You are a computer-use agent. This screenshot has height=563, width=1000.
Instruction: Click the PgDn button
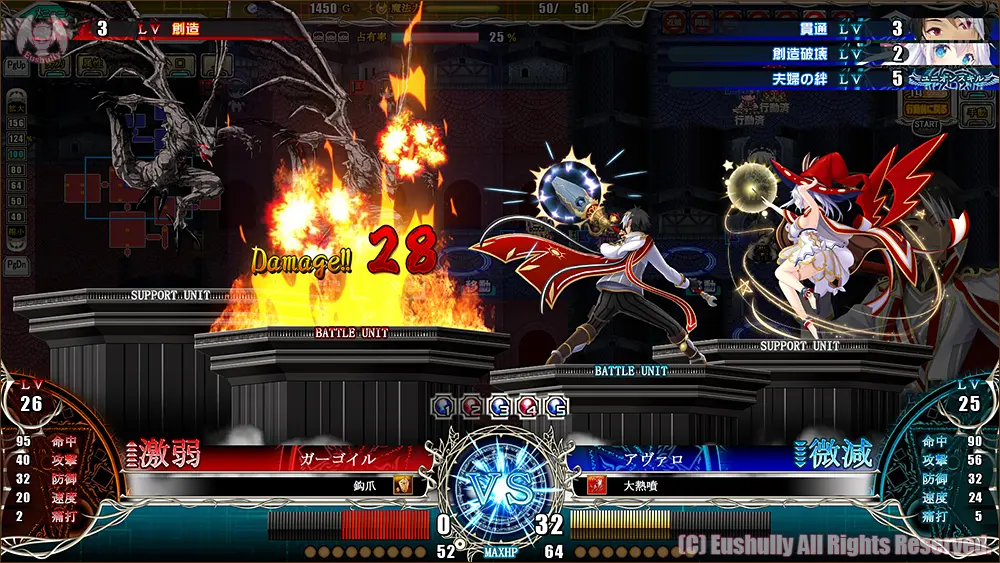(16, 265)
